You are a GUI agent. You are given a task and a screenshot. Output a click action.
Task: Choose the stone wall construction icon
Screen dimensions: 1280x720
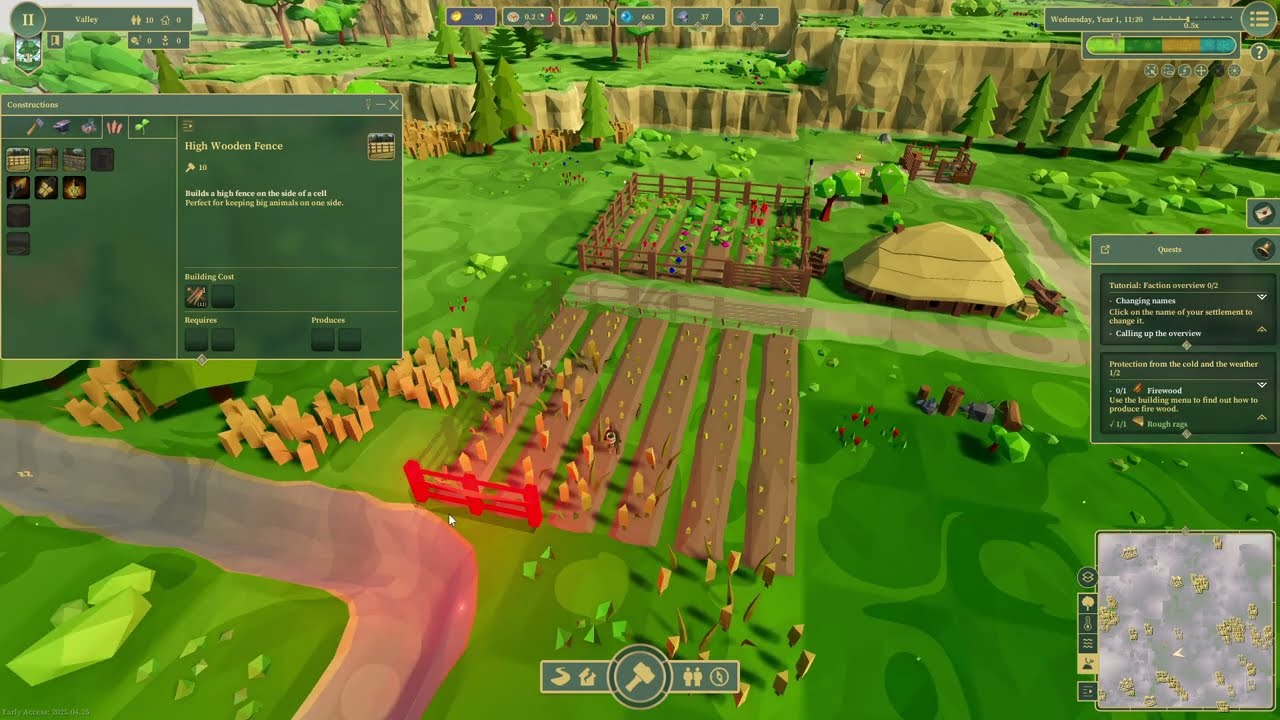point(74,159)
